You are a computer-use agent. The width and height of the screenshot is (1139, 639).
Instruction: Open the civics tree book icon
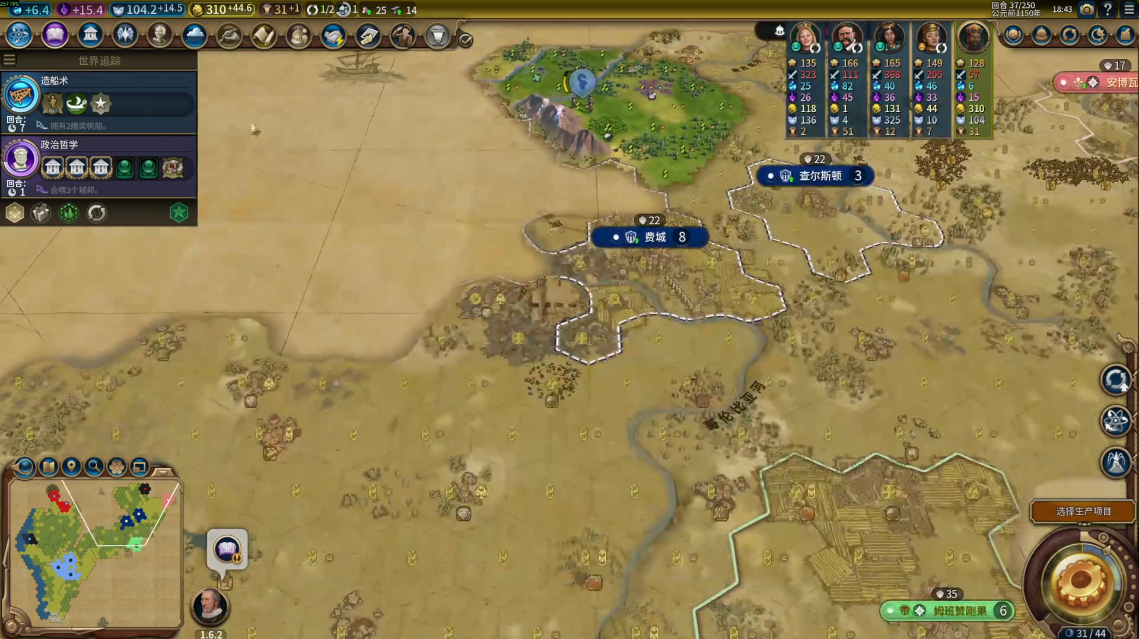click(x=55, y=35)
